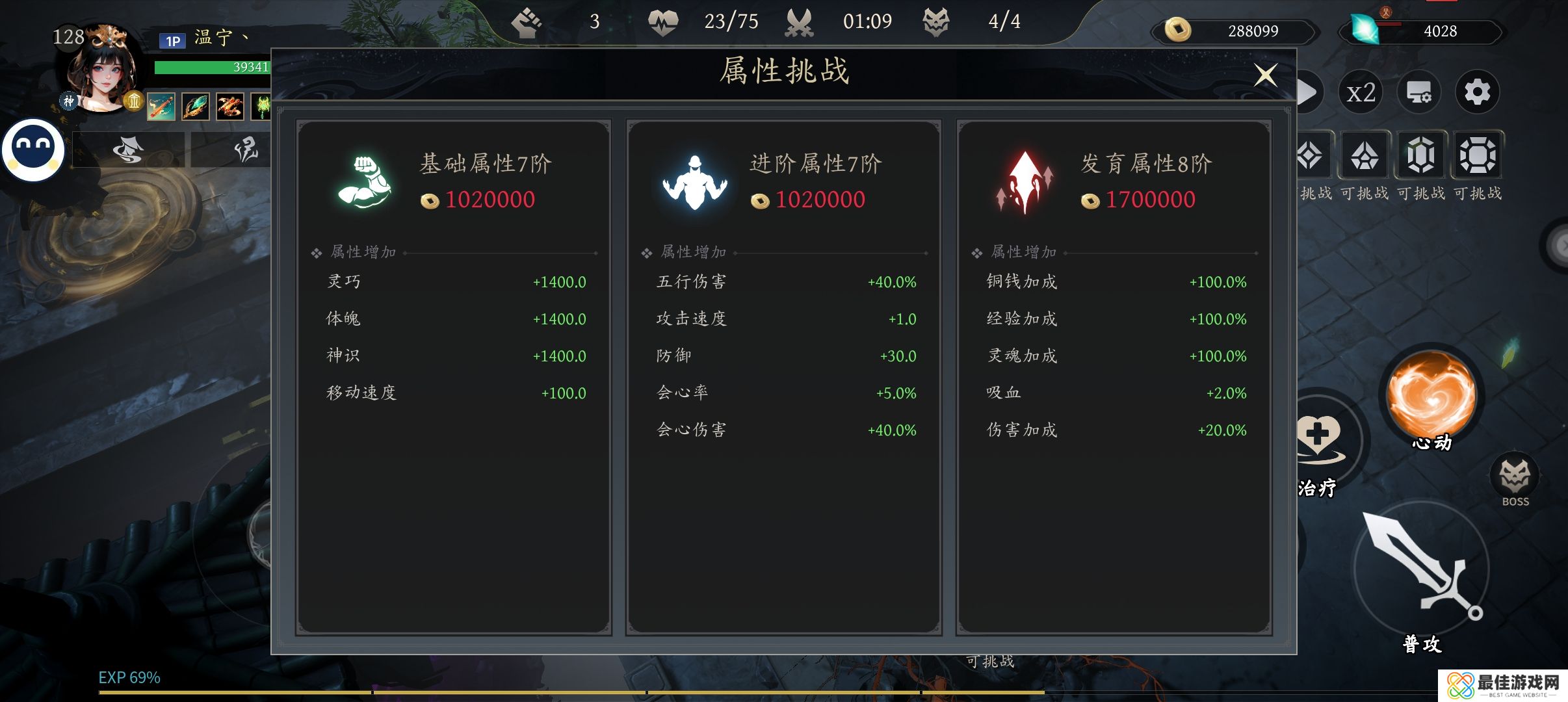The height and width of the screenshot is (702, 1568).
Task: Pick the 发育属性8阶 challenge card
Action: (x=1114, y=377)
